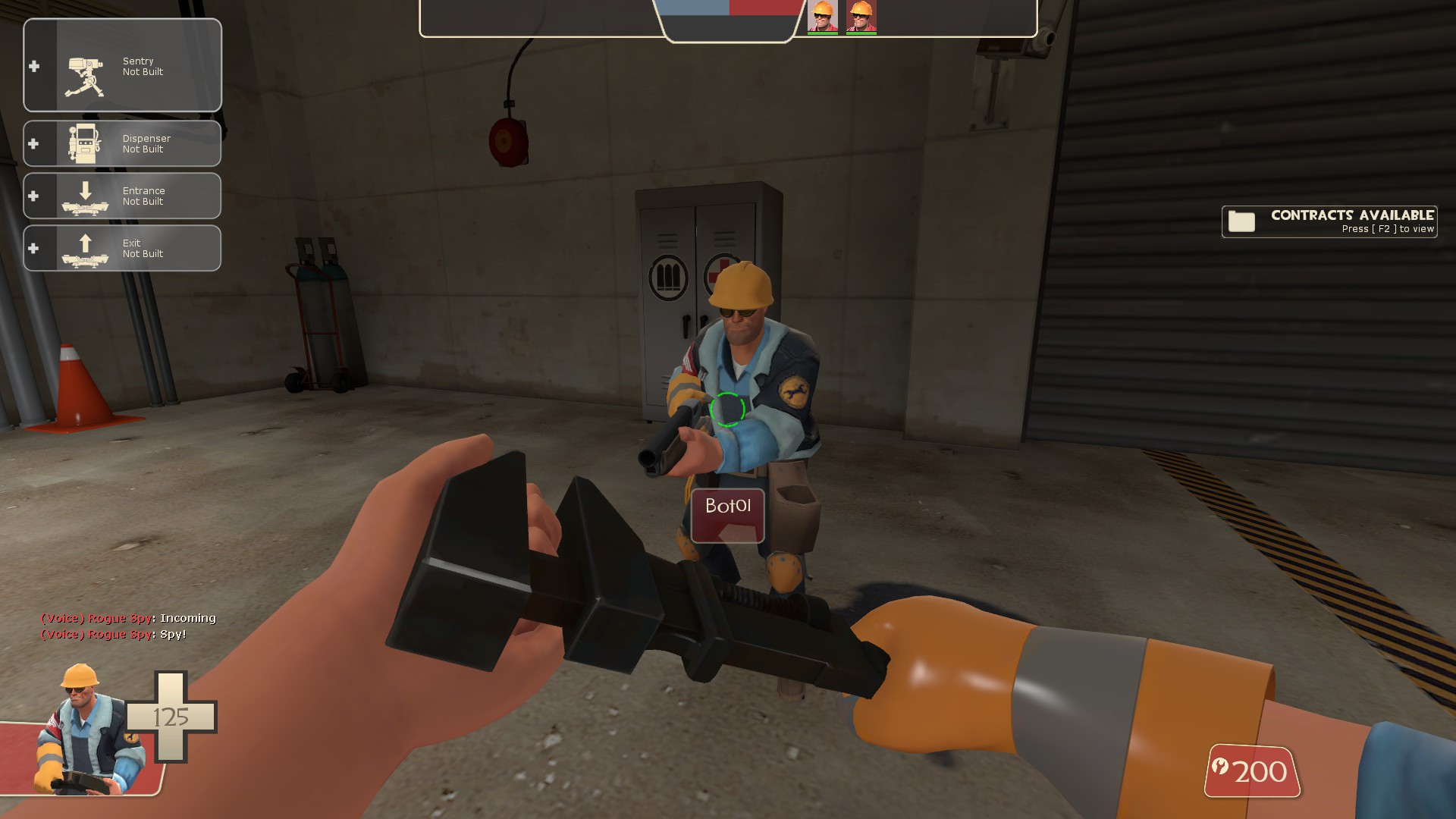The height and width of the screenshot is (819, 1456).
Task: Expand the Contracts Available notification
Action: pyautogui.click(x=1328, y=222)
